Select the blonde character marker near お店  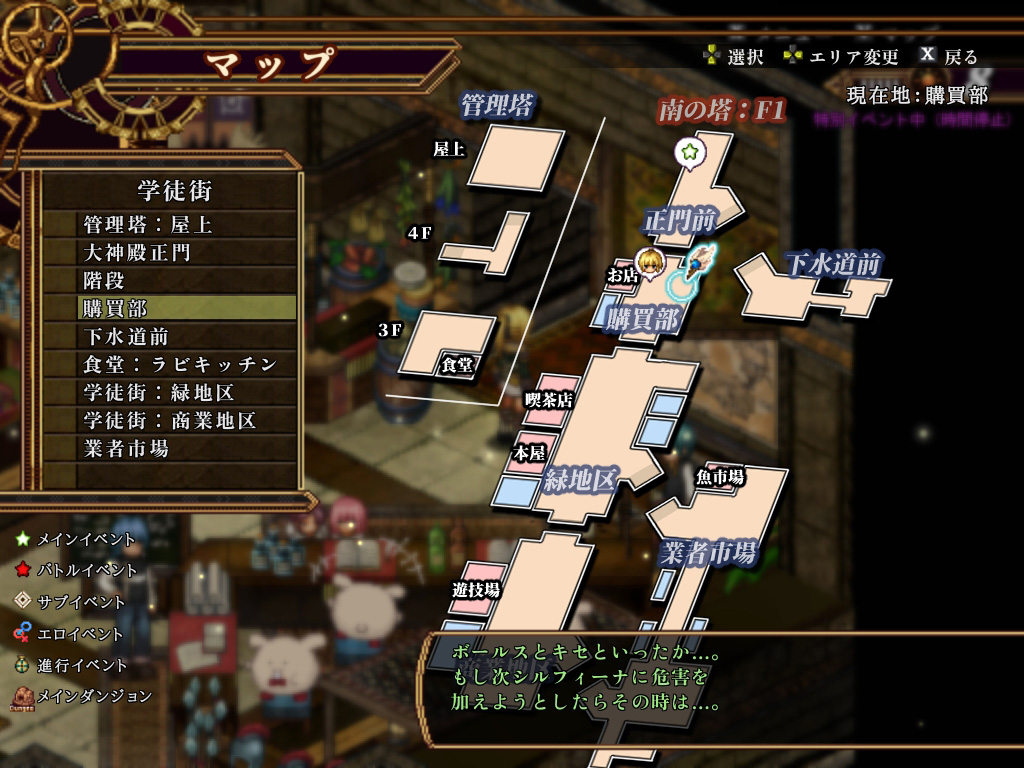point(653,262)
